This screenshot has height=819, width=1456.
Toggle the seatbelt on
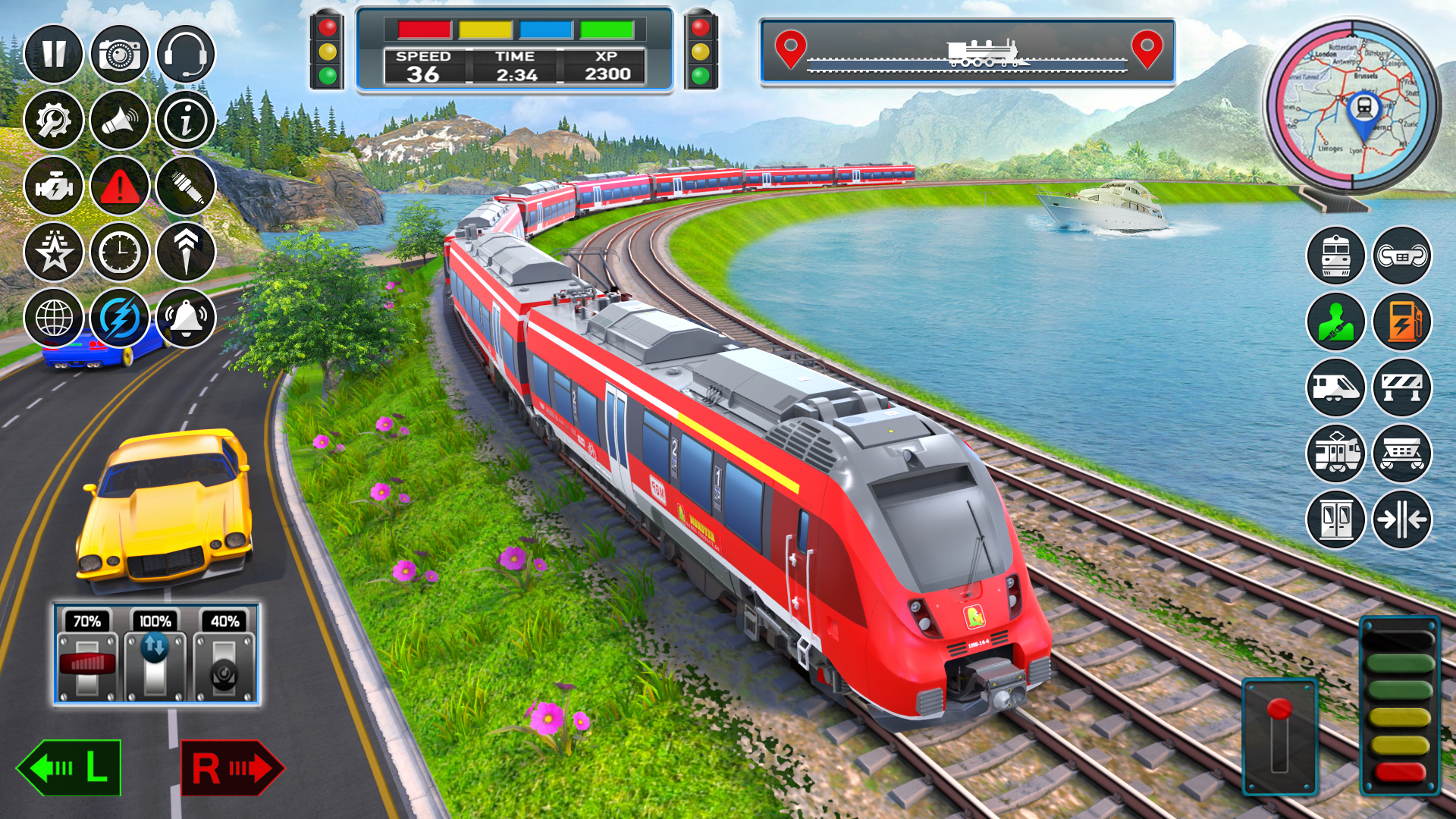click(1335, 322)
